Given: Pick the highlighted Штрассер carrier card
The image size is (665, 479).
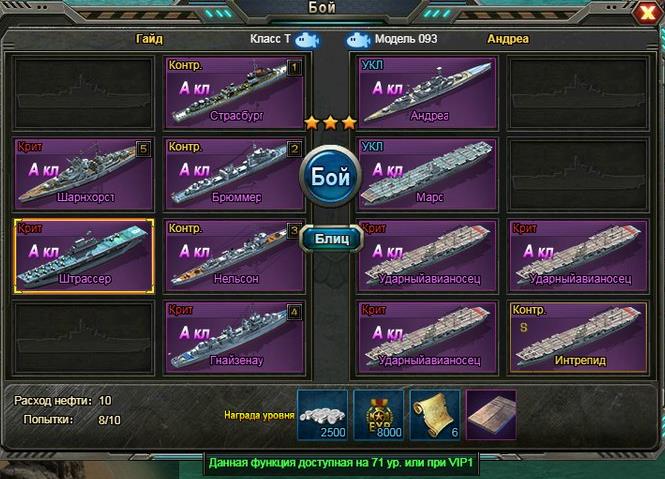Looking at the screenshot, I should pyautogui.click(x=84, y=256).
